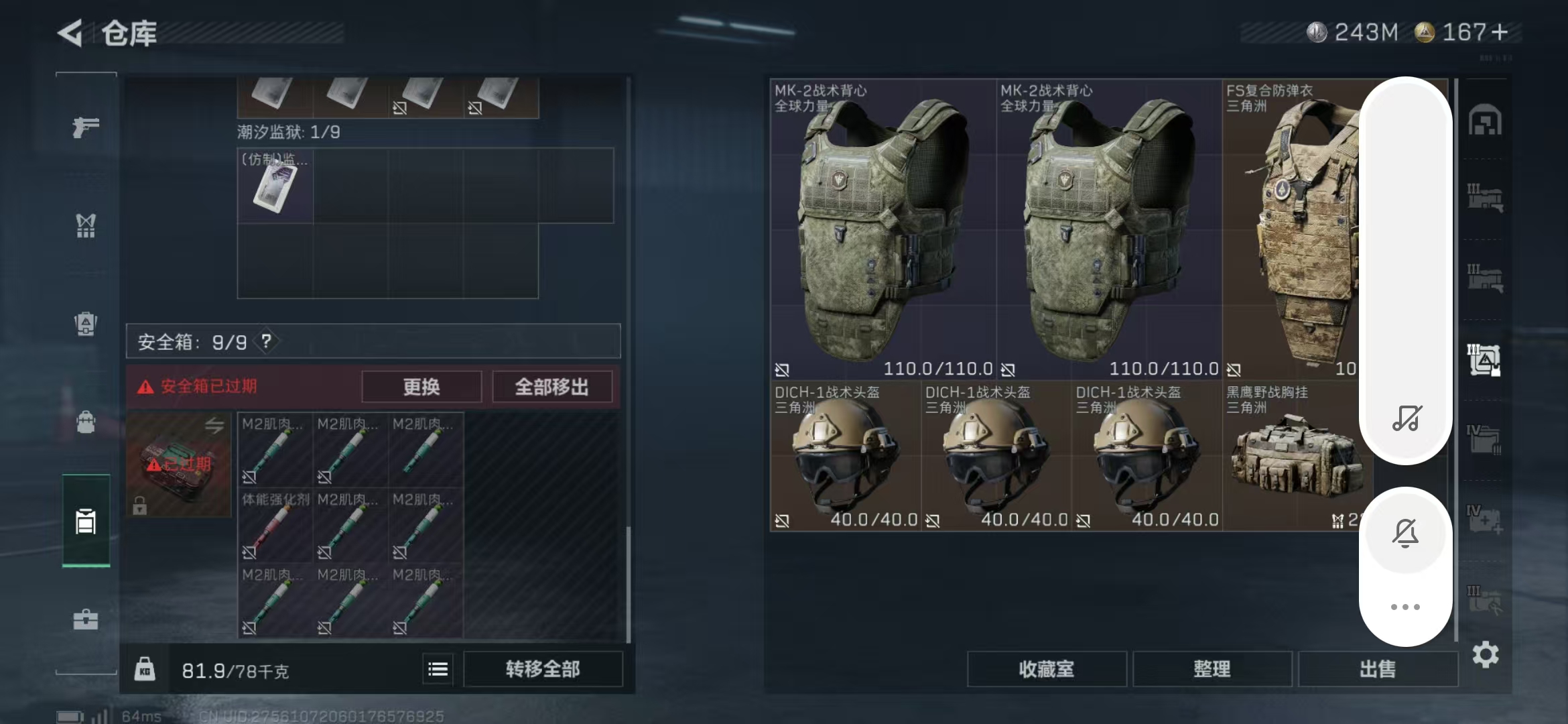Select the FS复合防弹衣 armor
Screen dimensions: 1568x724
[x=1290, y=228]
